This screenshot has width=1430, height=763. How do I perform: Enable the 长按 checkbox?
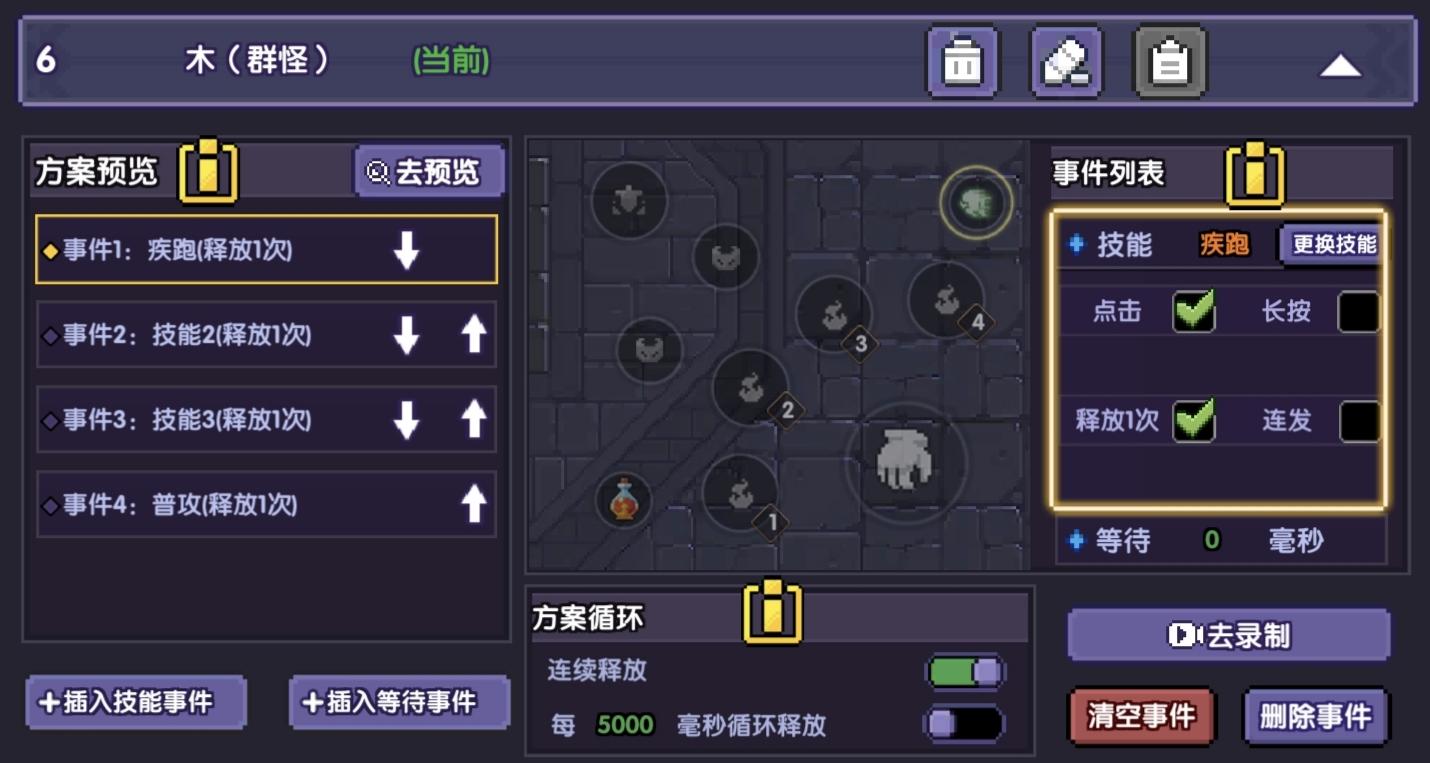1361,312
